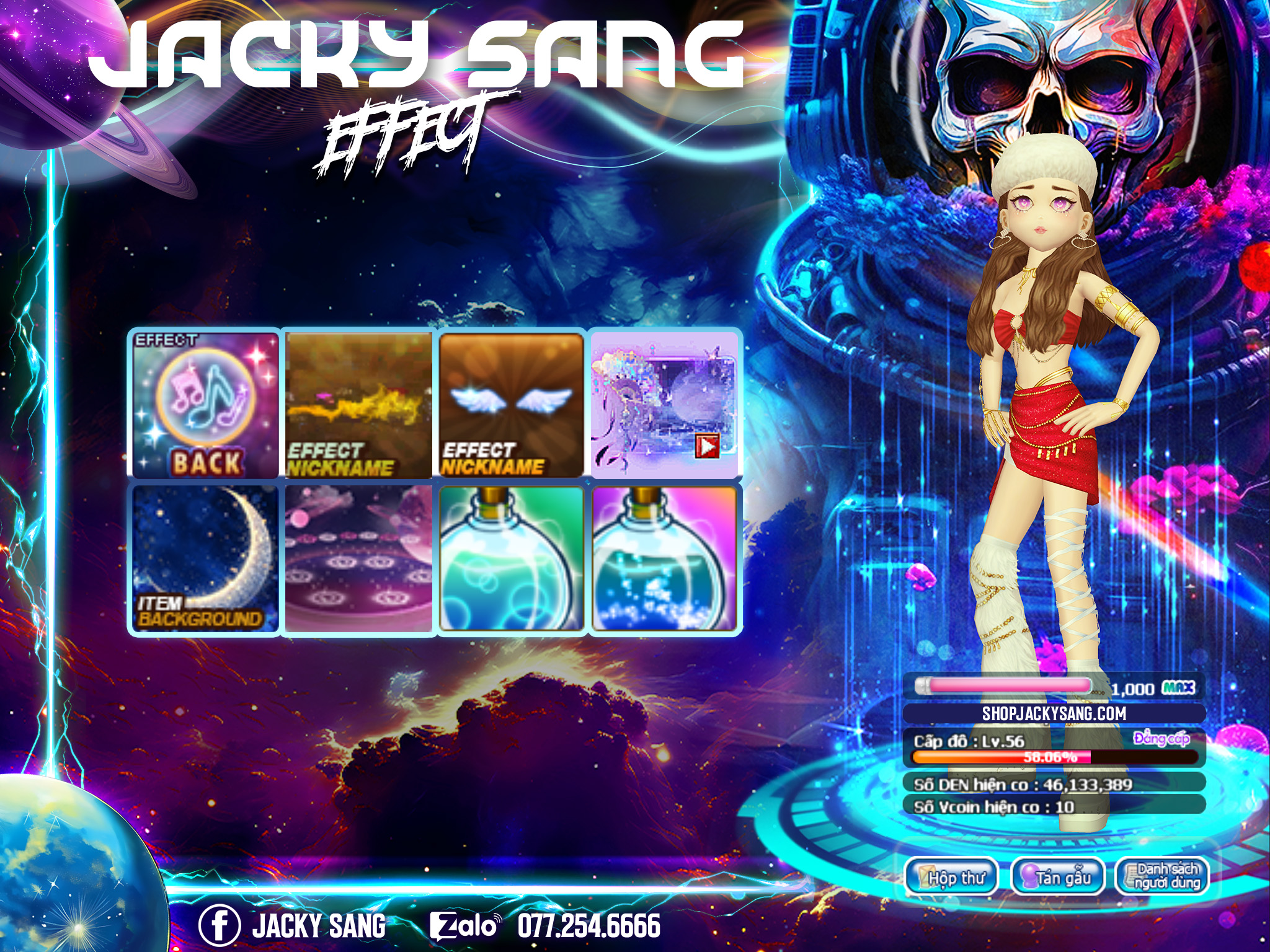1270x952 pixels.
Task: Click the Tán gẫu chat button
Action: tap(1058, 877)
